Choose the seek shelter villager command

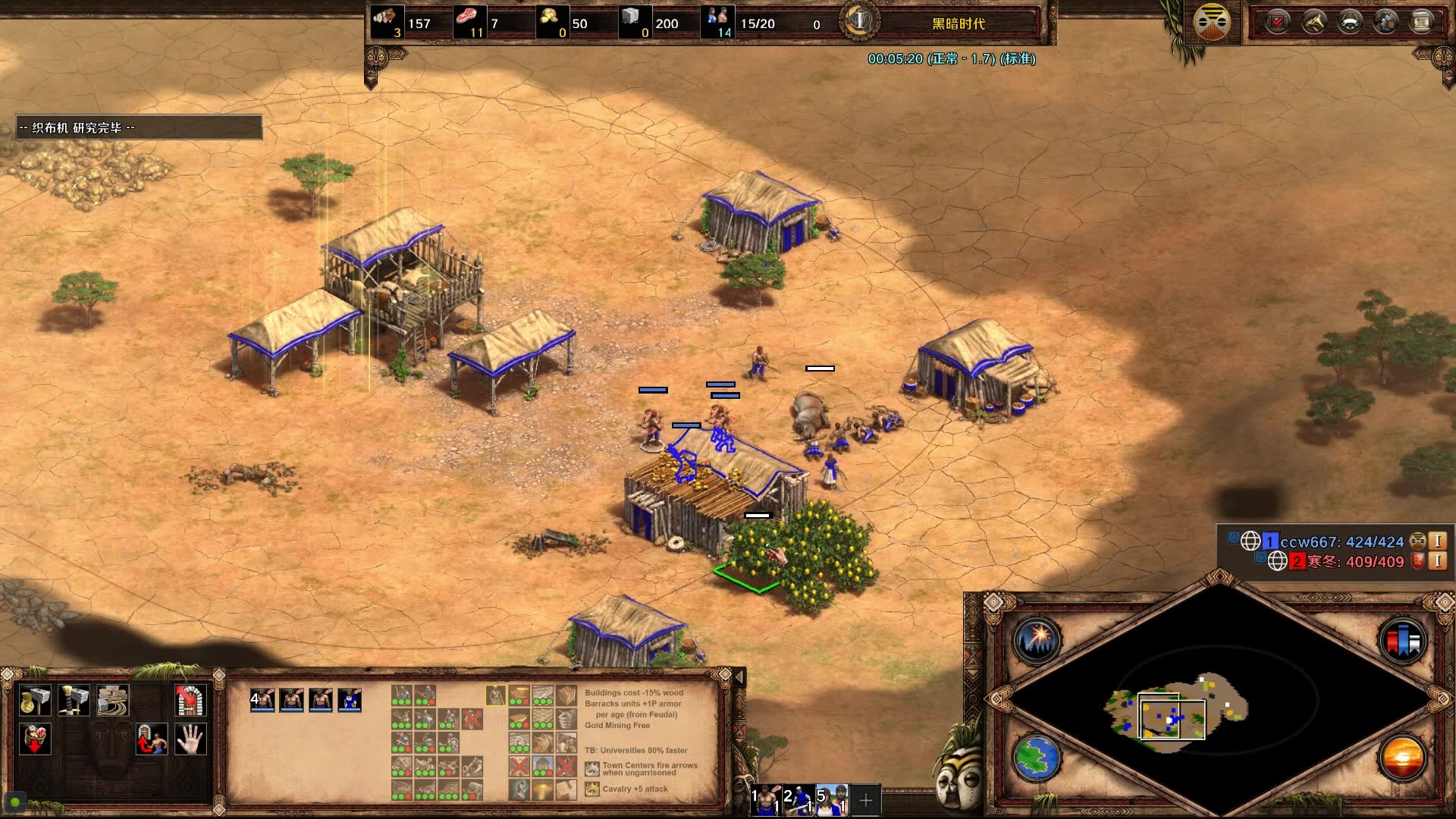tap(151, 739)
